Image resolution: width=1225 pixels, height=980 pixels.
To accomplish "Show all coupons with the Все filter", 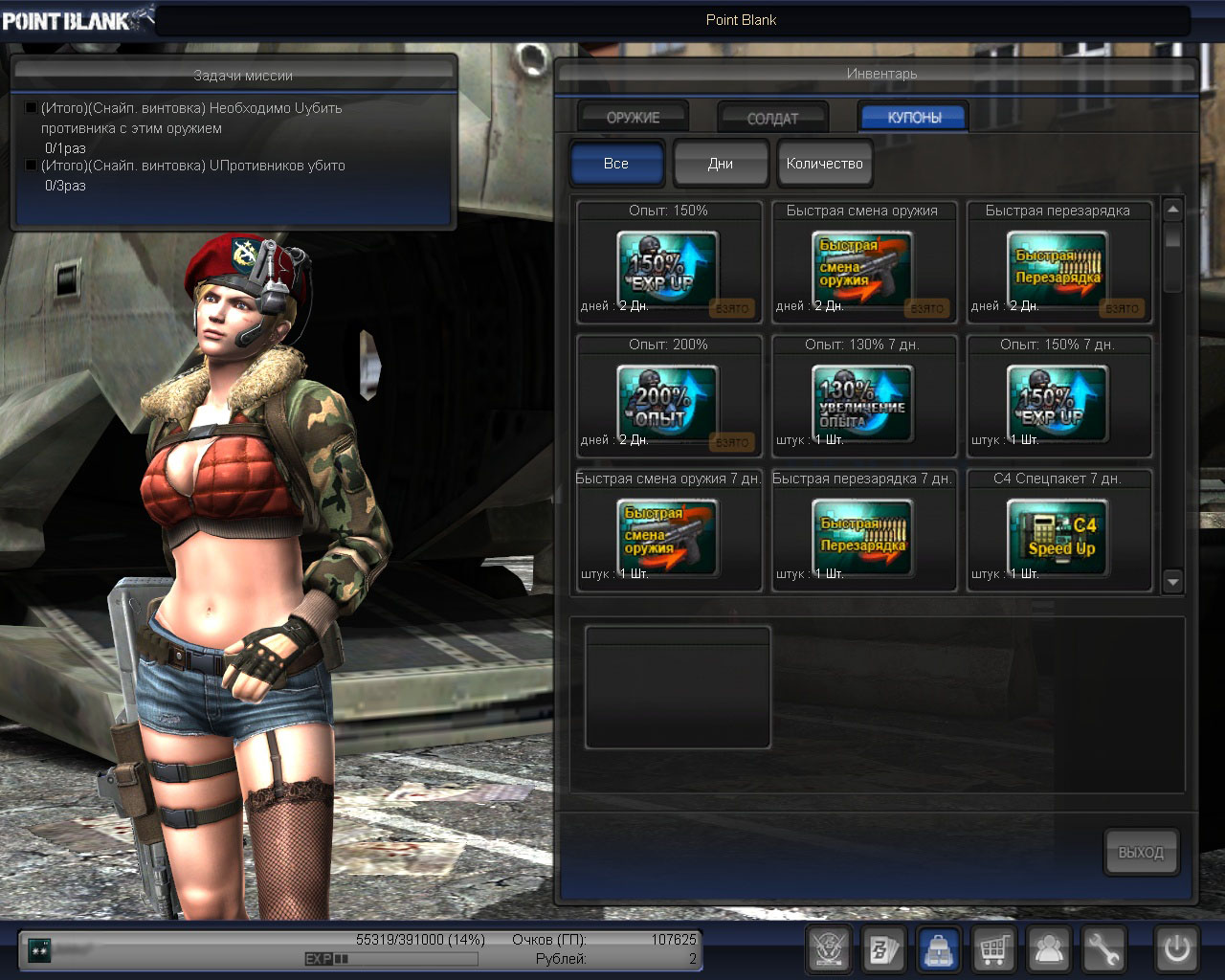I will click(x=616, y=164).
